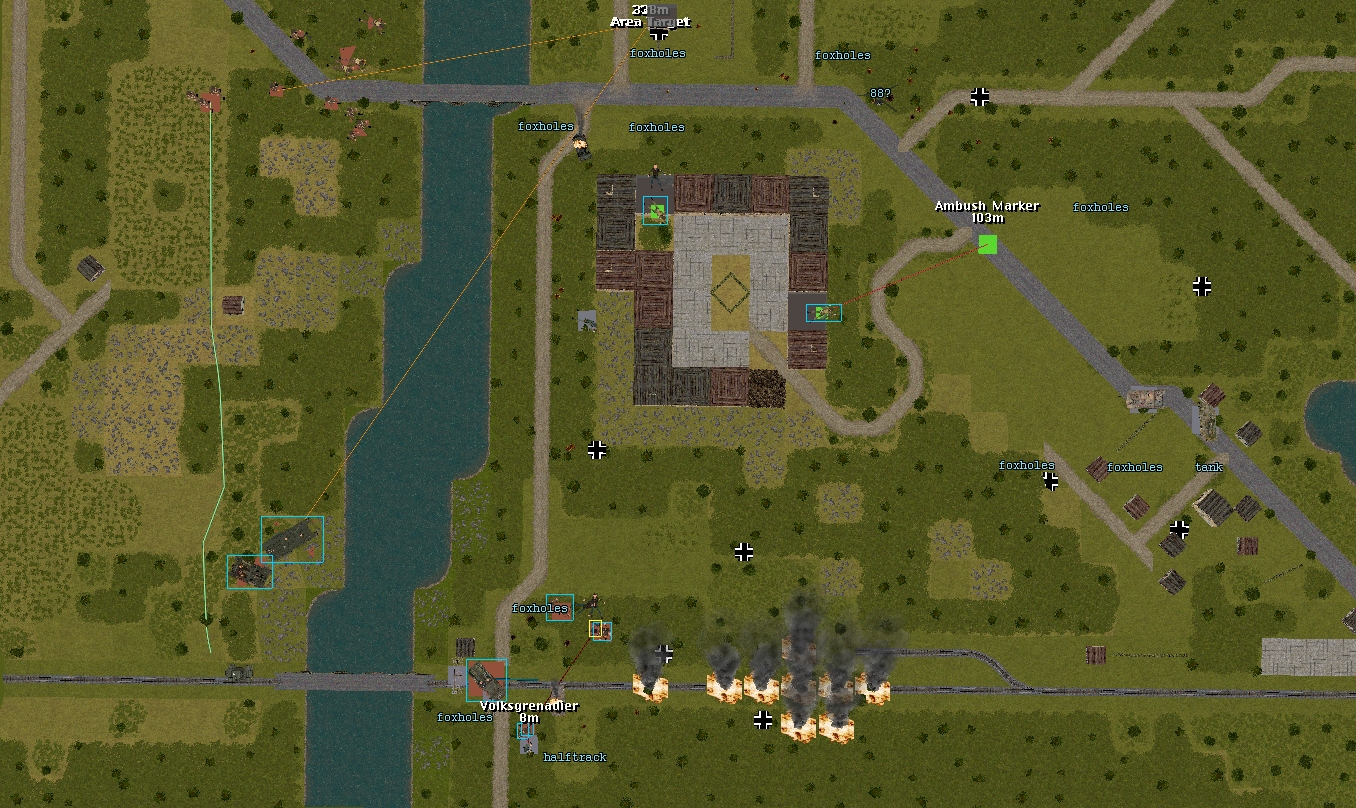Select the yellow-highlighted infantry unit
The height and width of the screenshot is (808, 1356).
pos(596,628)
